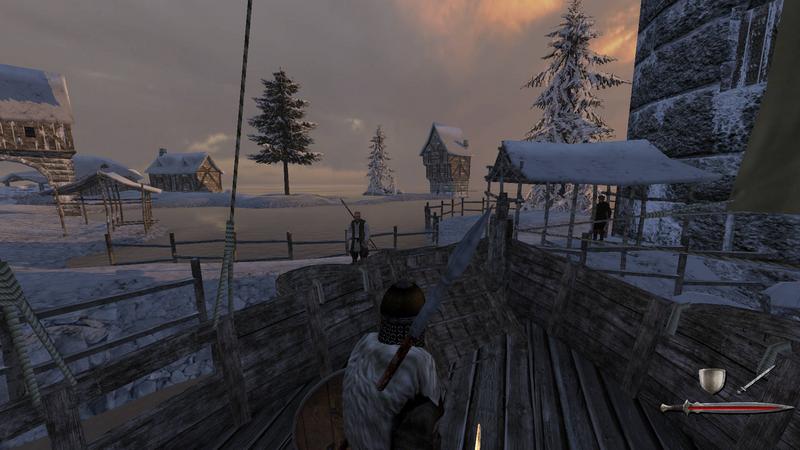Select the equipped weapon icon beside the shield
This screenshot has width=800, height=450.
(x=757, y=377)
